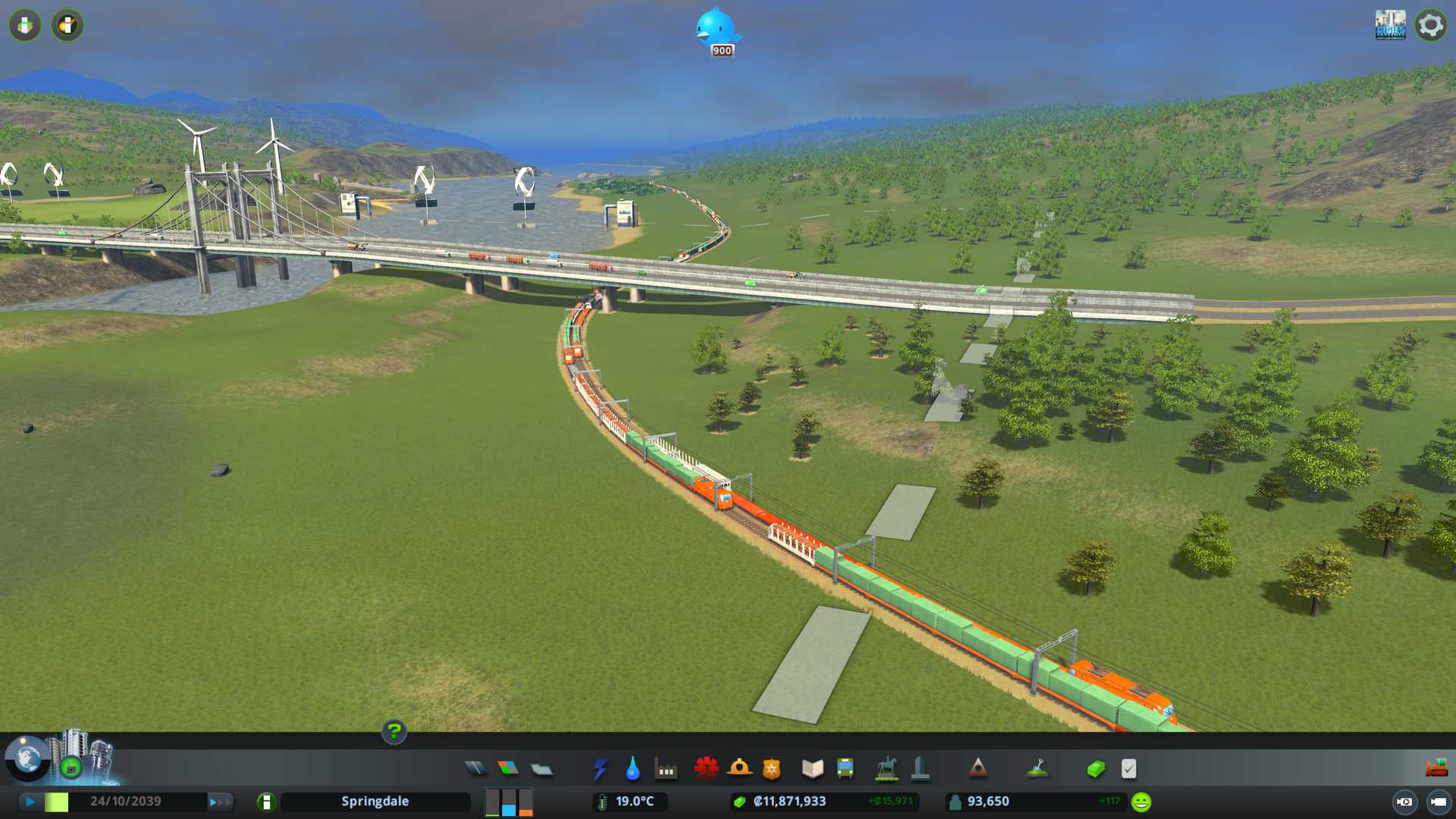1456x819 pixels.
Task: Open the Education book menu
Action: [x=812, y=769]
